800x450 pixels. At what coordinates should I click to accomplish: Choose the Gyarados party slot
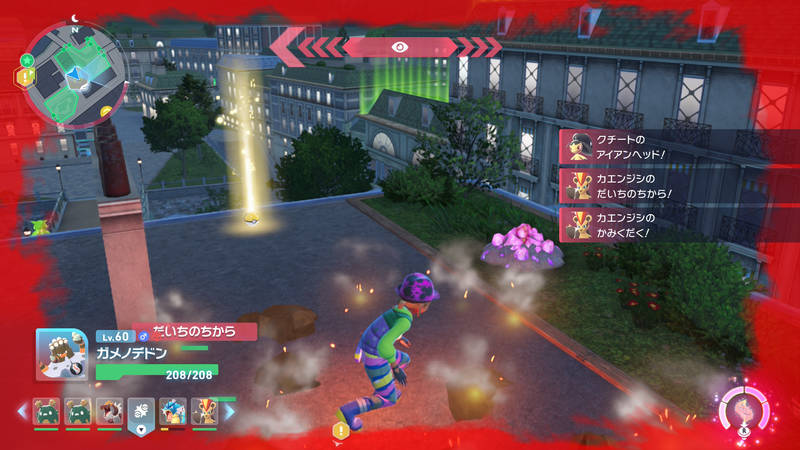click(x=172, y=411)
